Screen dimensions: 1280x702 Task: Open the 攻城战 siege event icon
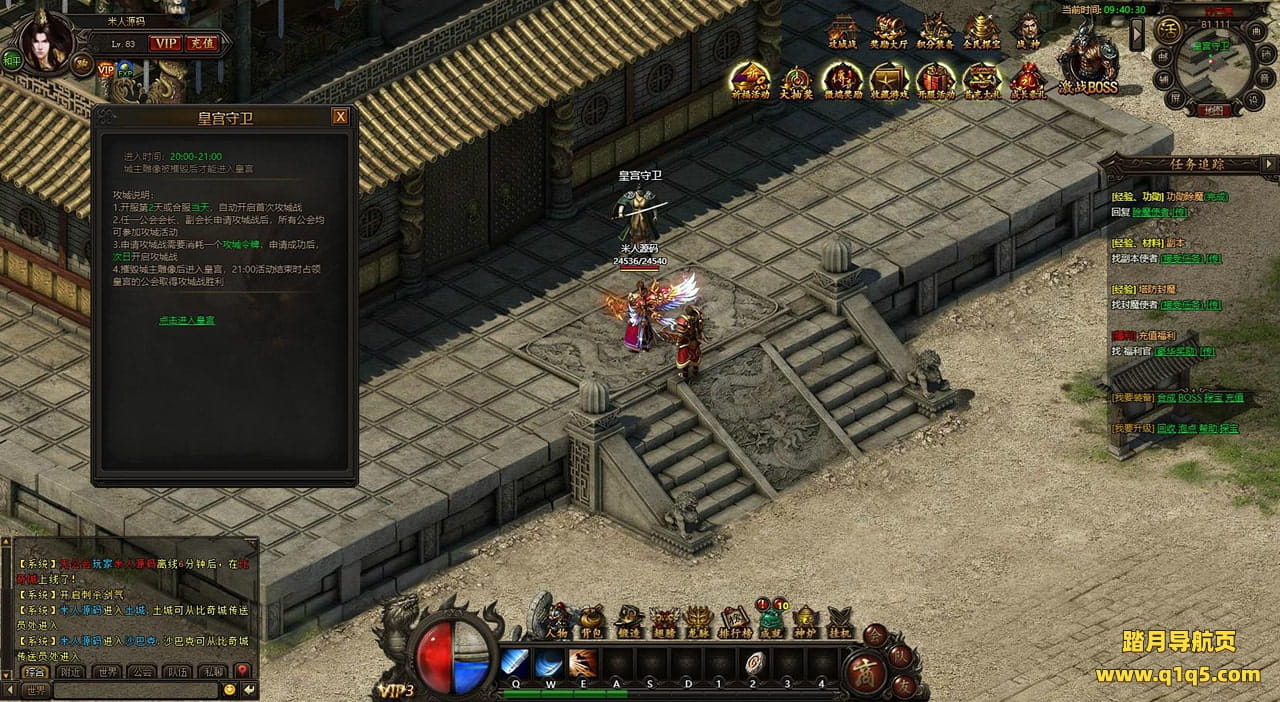click(x=842, y=31)
